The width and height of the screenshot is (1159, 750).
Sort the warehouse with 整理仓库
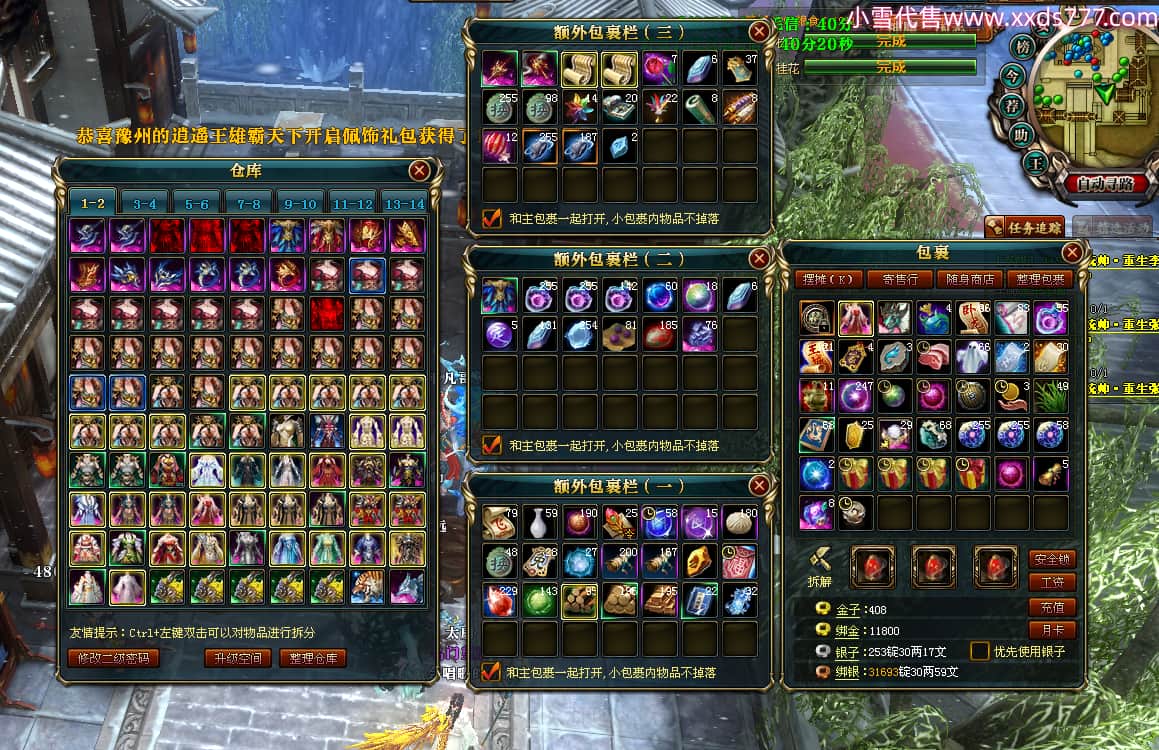[312, 657]
